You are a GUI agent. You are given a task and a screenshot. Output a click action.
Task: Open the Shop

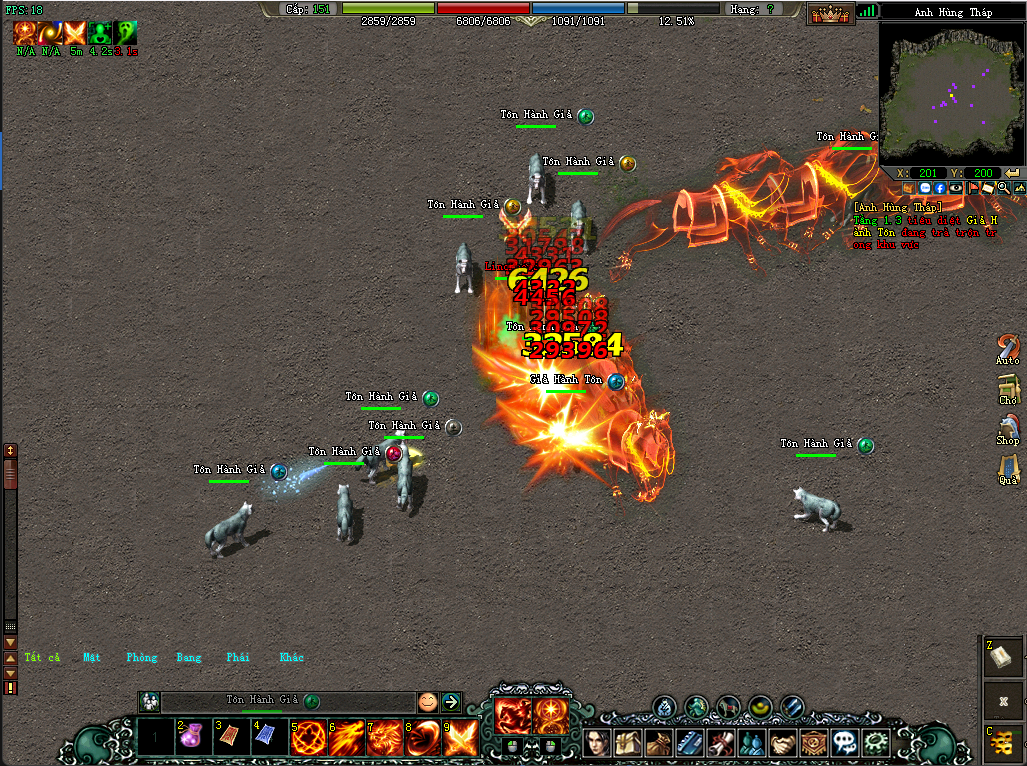(1008, 428)
